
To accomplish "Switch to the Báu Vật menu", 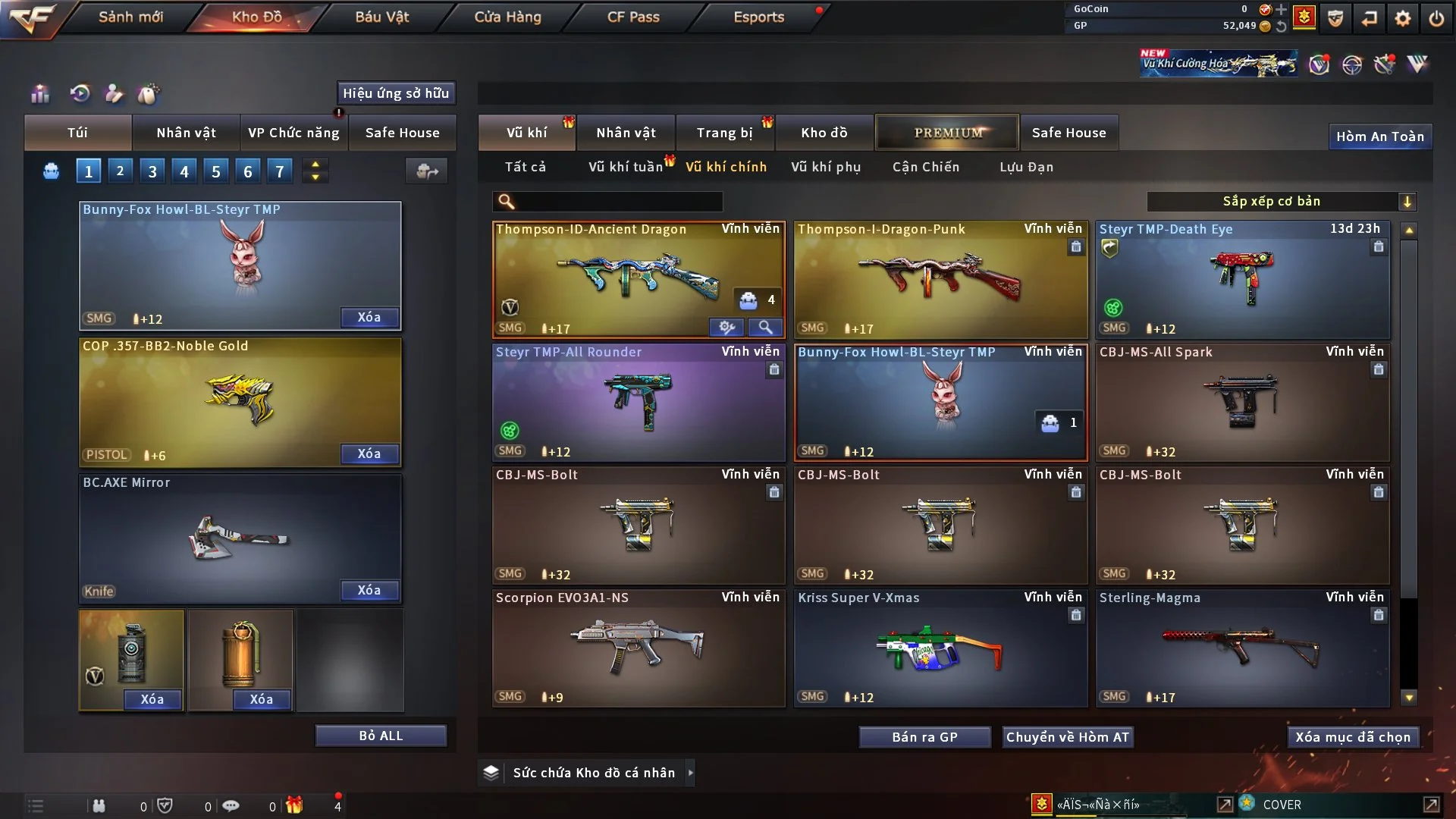I will [382, 17].
